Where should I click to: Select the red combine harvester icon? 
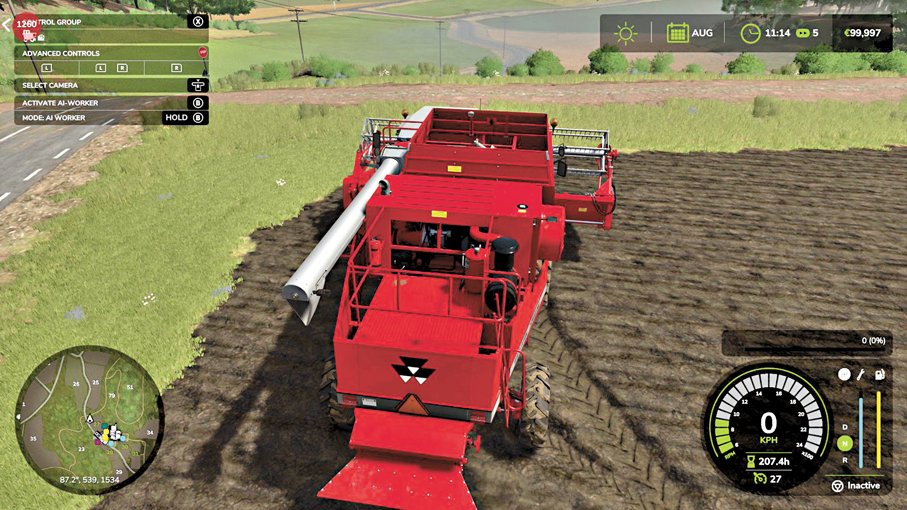(27, 34)
